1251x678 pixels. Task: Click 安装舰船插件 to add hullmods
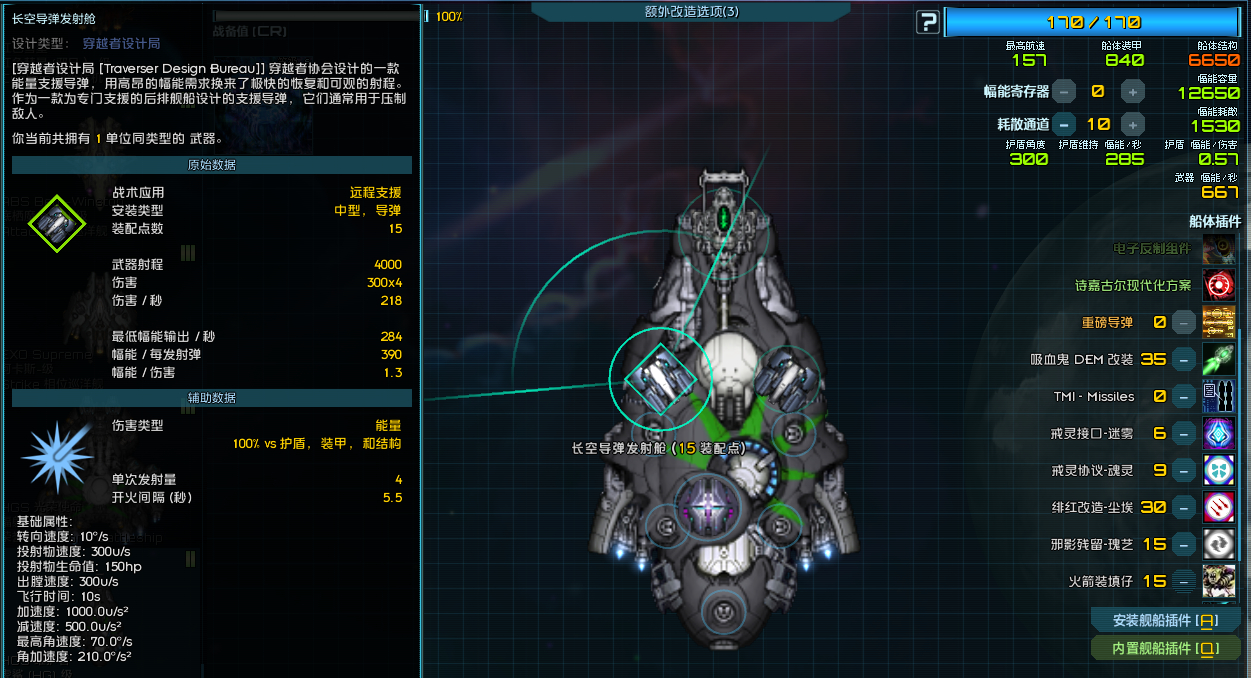pos(1165,620)
